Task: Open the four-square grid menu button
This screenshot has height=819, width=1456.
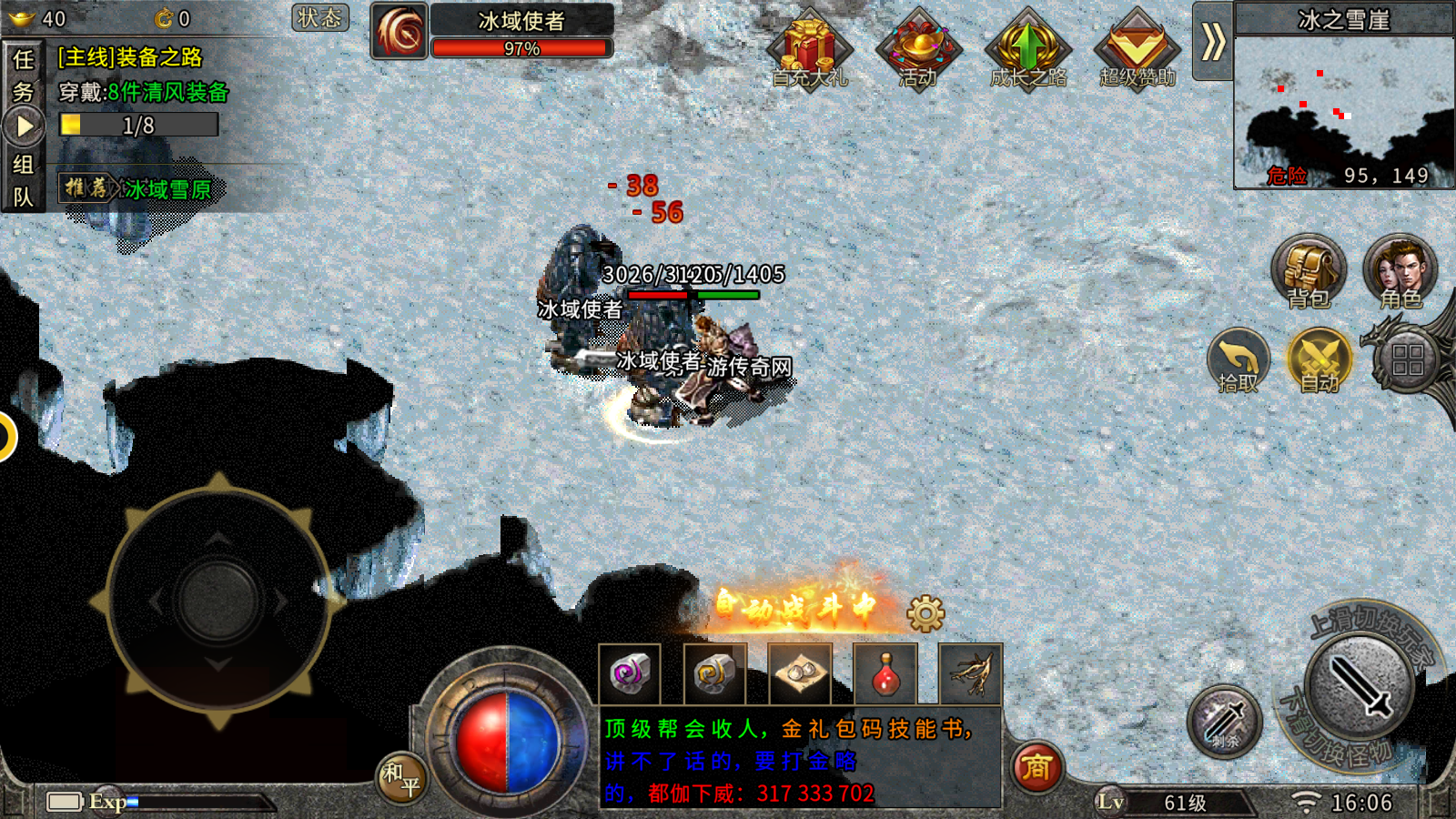Action: click(1407, 359)
